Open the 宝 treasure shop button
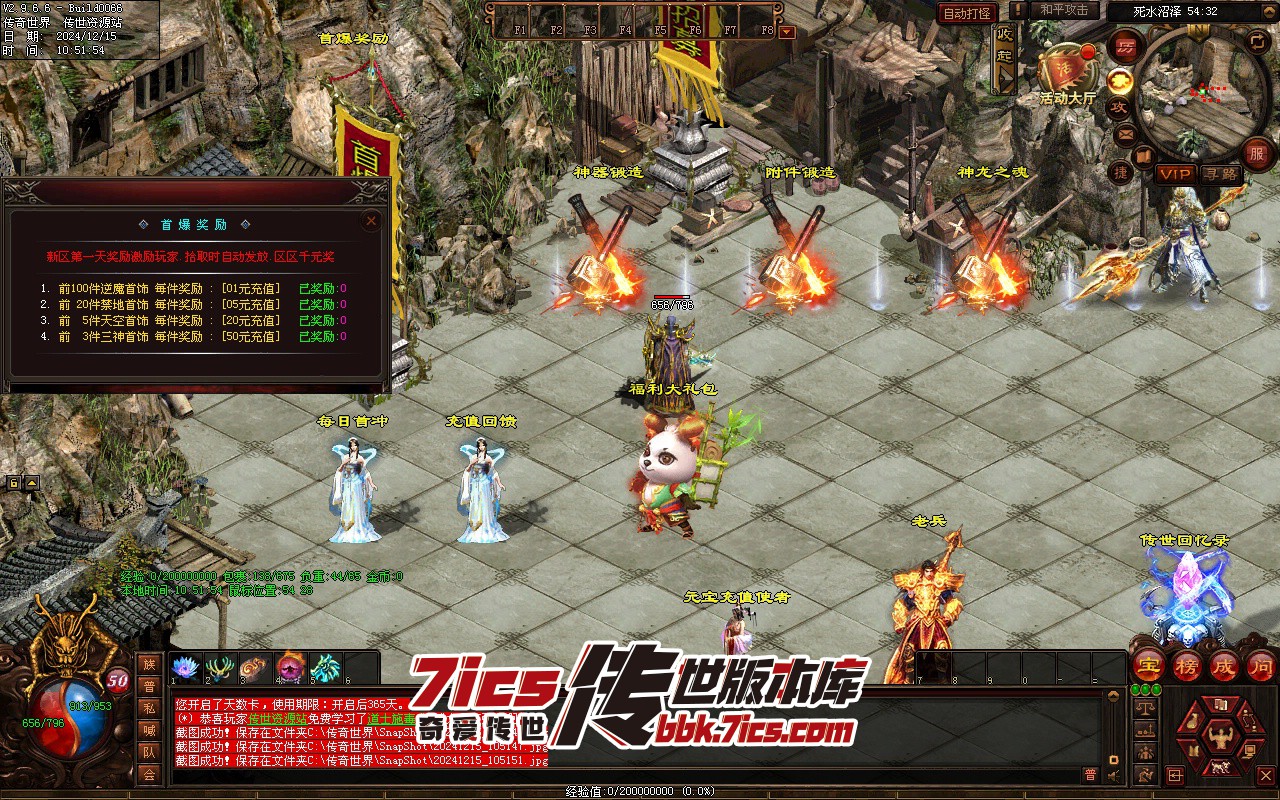 tap(1149, 665)
